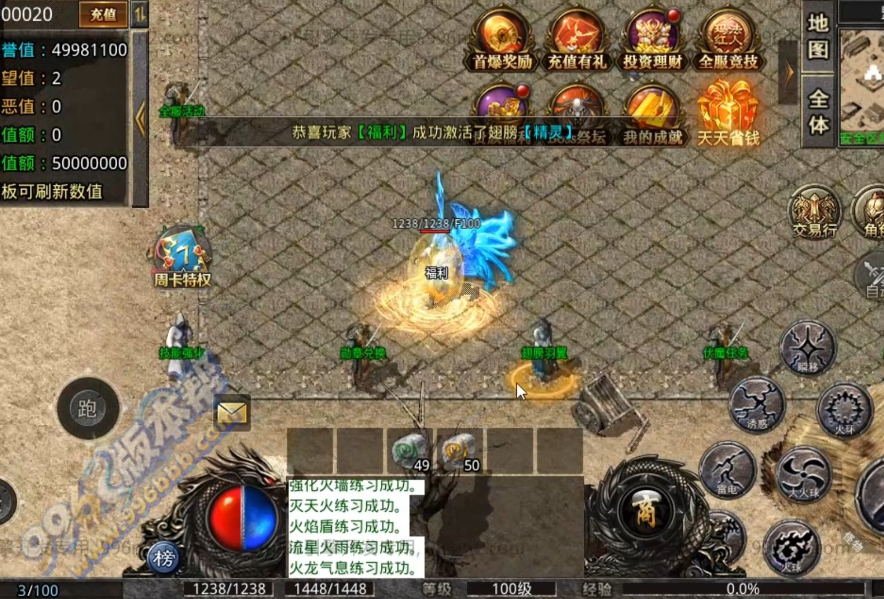Open the 周卡特权 weekly card icon
The image size is (884, 599).
(x=182, y=256)
